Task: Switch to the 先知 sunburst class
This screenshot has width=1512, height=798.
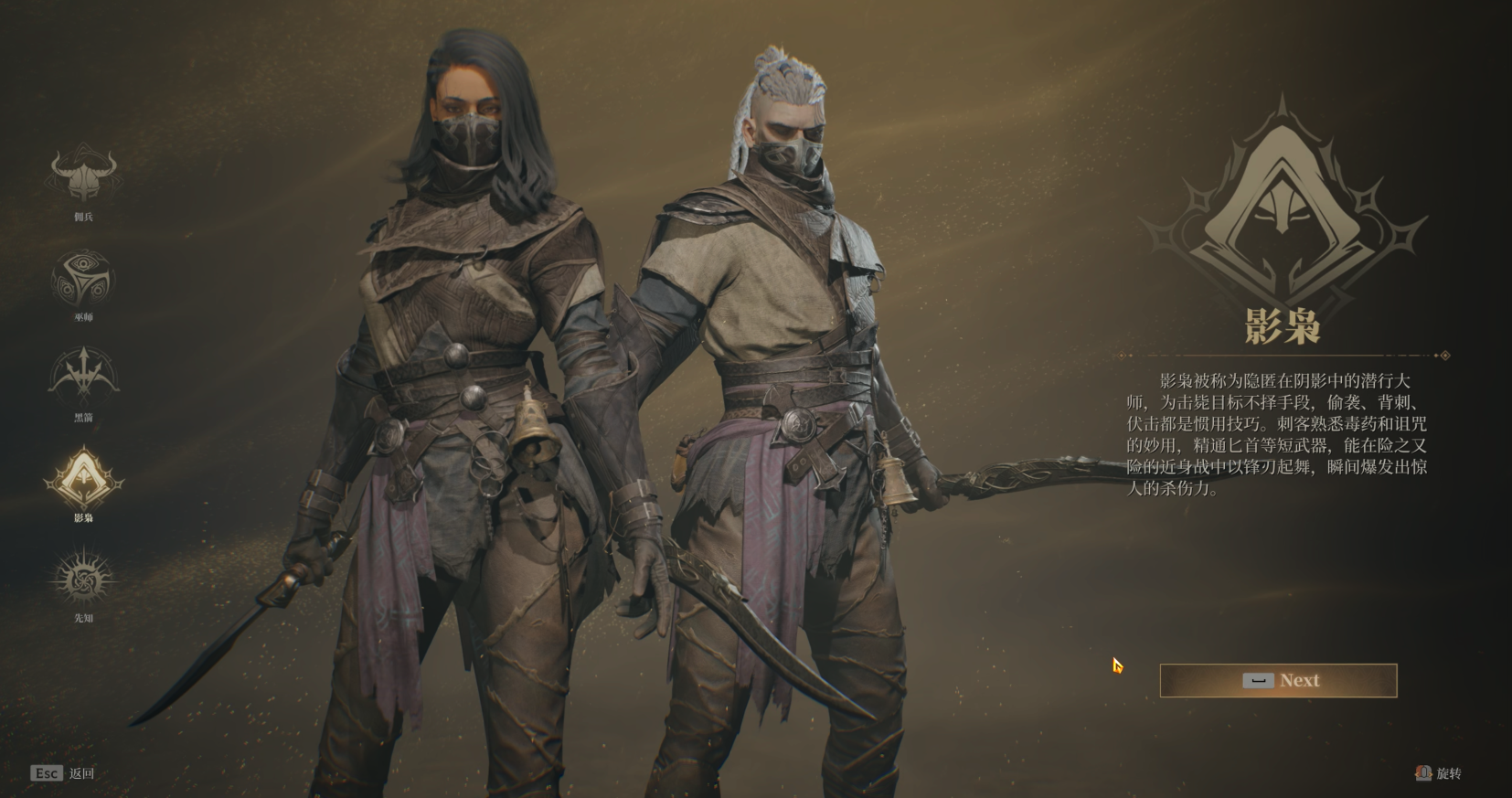Action: (83, 579)
